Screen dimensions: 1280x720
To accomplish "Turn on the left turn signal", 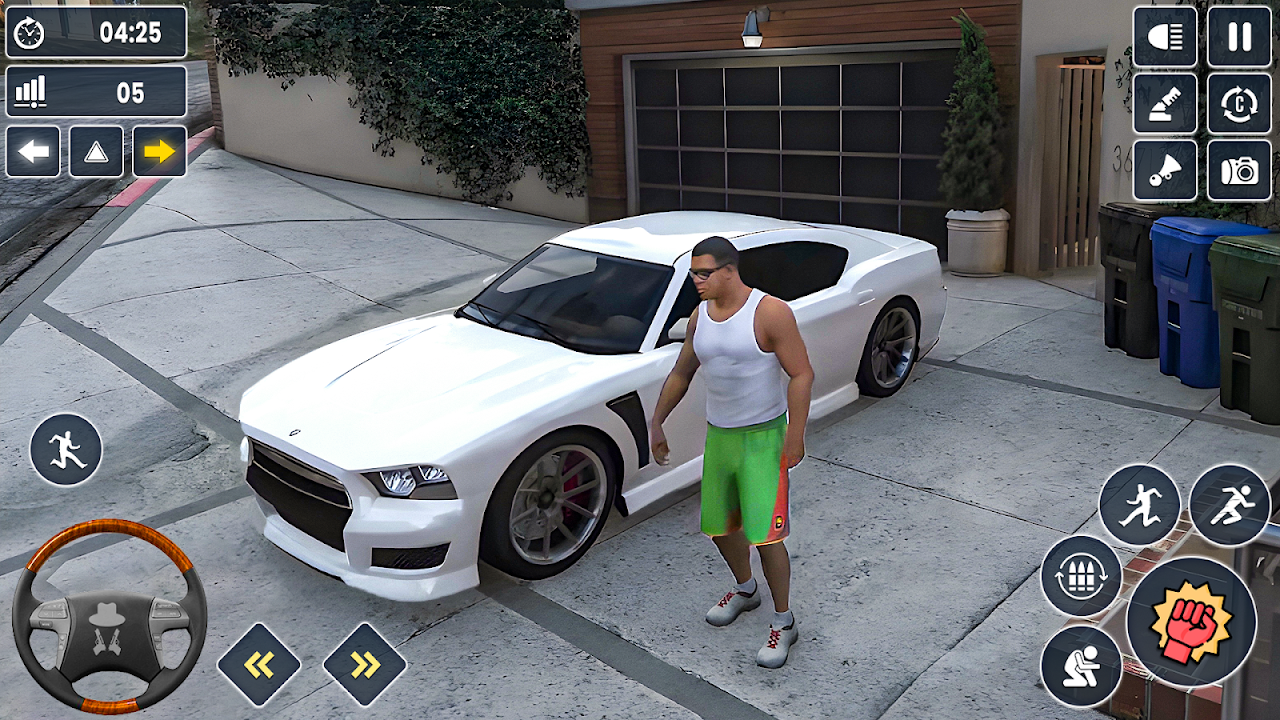I will [33, 152].
